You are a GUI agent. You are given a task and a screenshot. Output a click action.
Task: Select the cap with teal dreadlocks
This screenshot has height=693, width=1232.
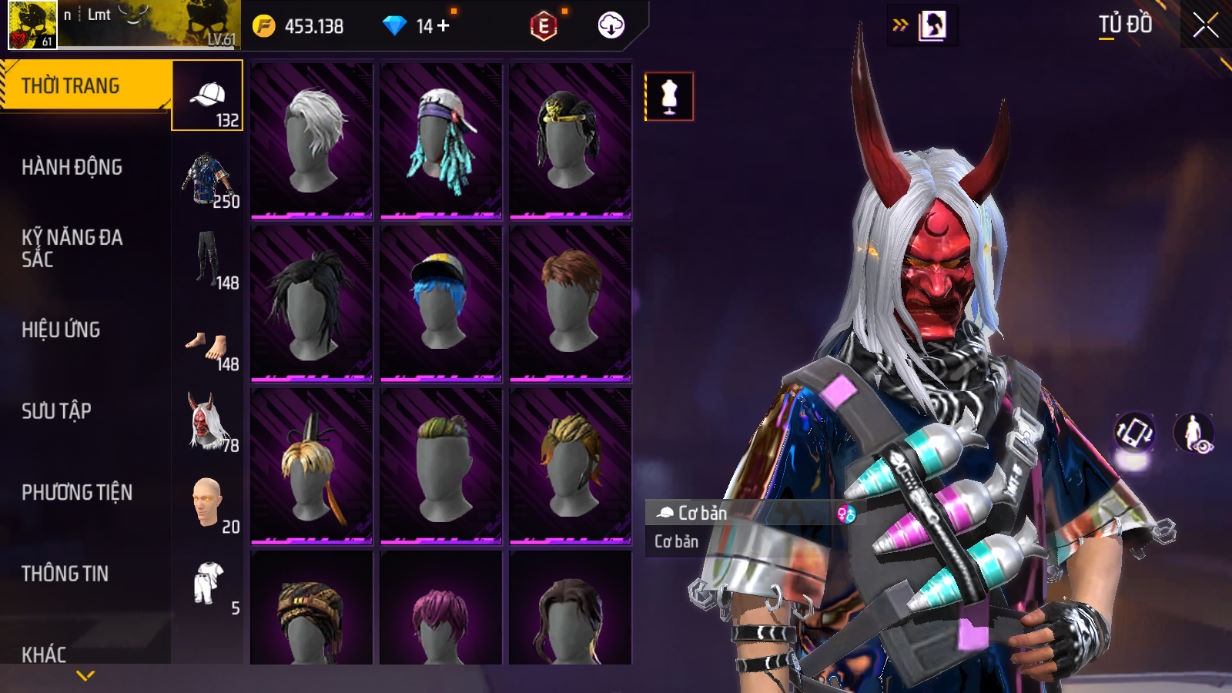pos(441,139)
